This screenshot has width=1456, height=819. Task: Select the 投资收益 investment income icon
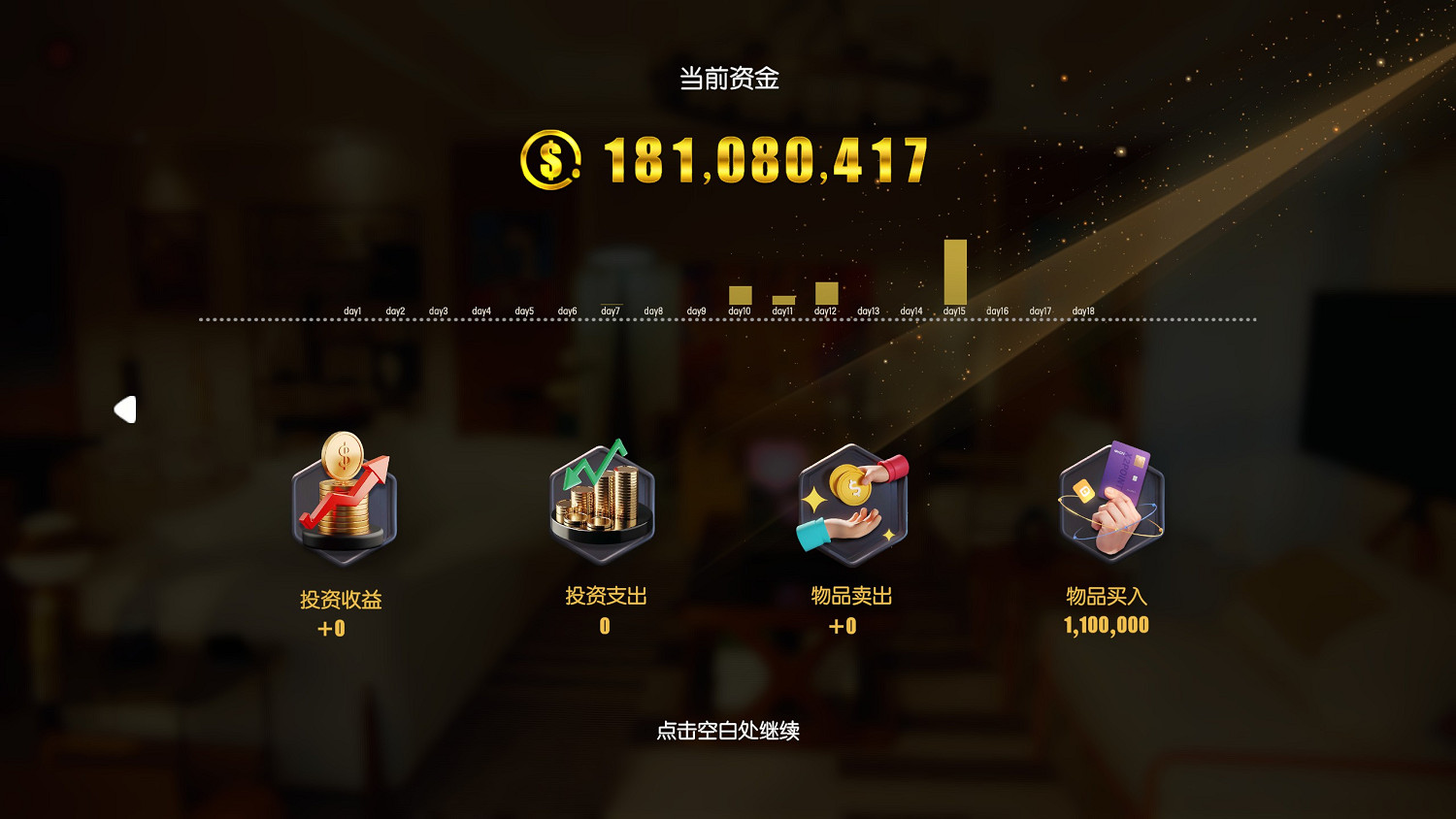point(342,502)
